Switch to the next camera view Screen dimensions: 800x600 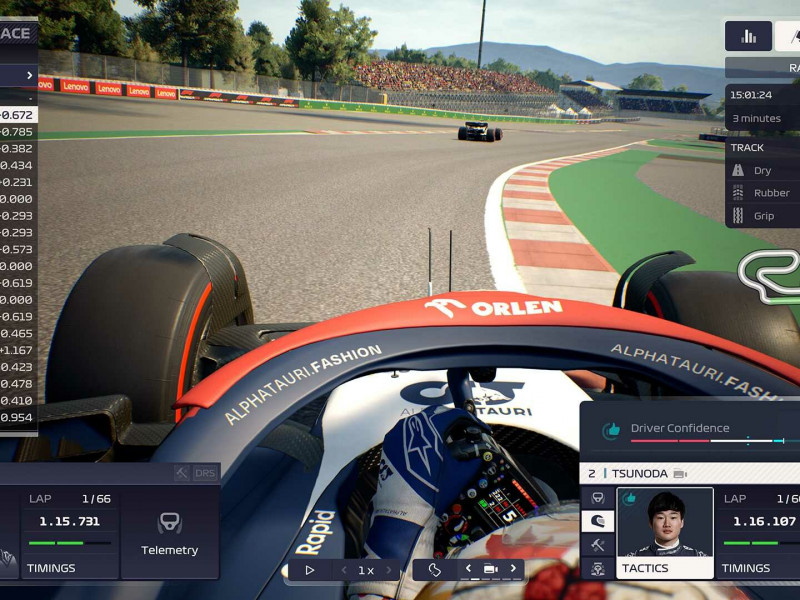click(513, 569)
